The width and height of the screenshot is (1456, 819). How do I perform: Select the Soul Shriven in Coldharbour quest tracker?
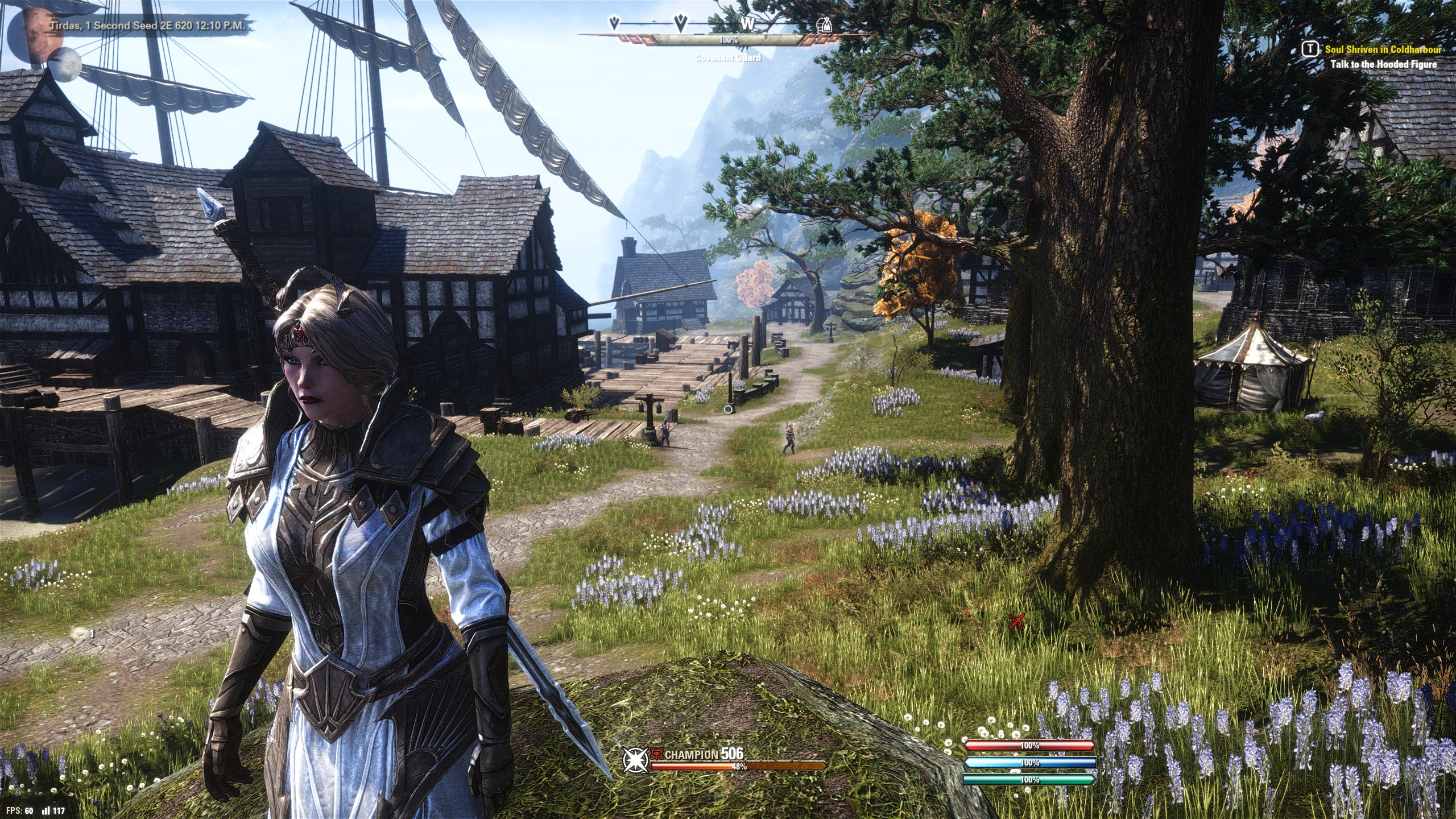point(1381,50)
